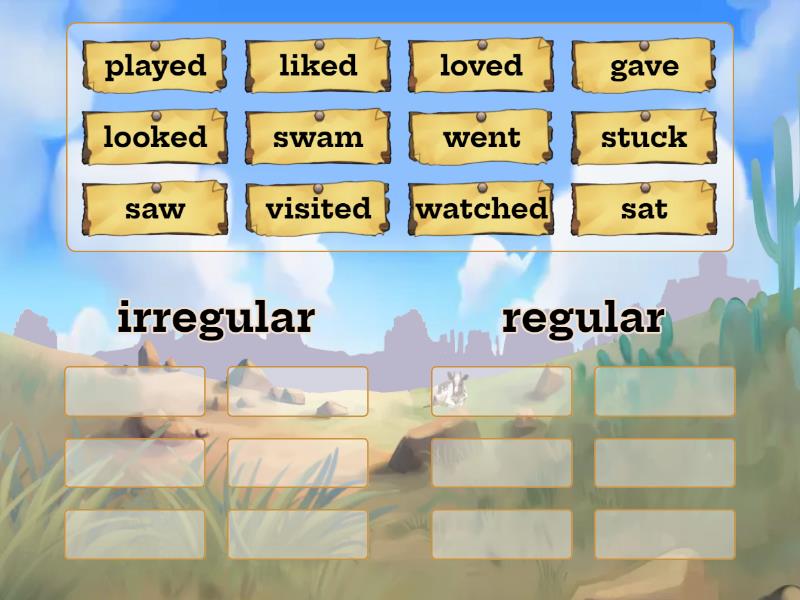Choose the 'loved' word tile
This screenshot has width=800, height=600.
(x=481, y=66)
